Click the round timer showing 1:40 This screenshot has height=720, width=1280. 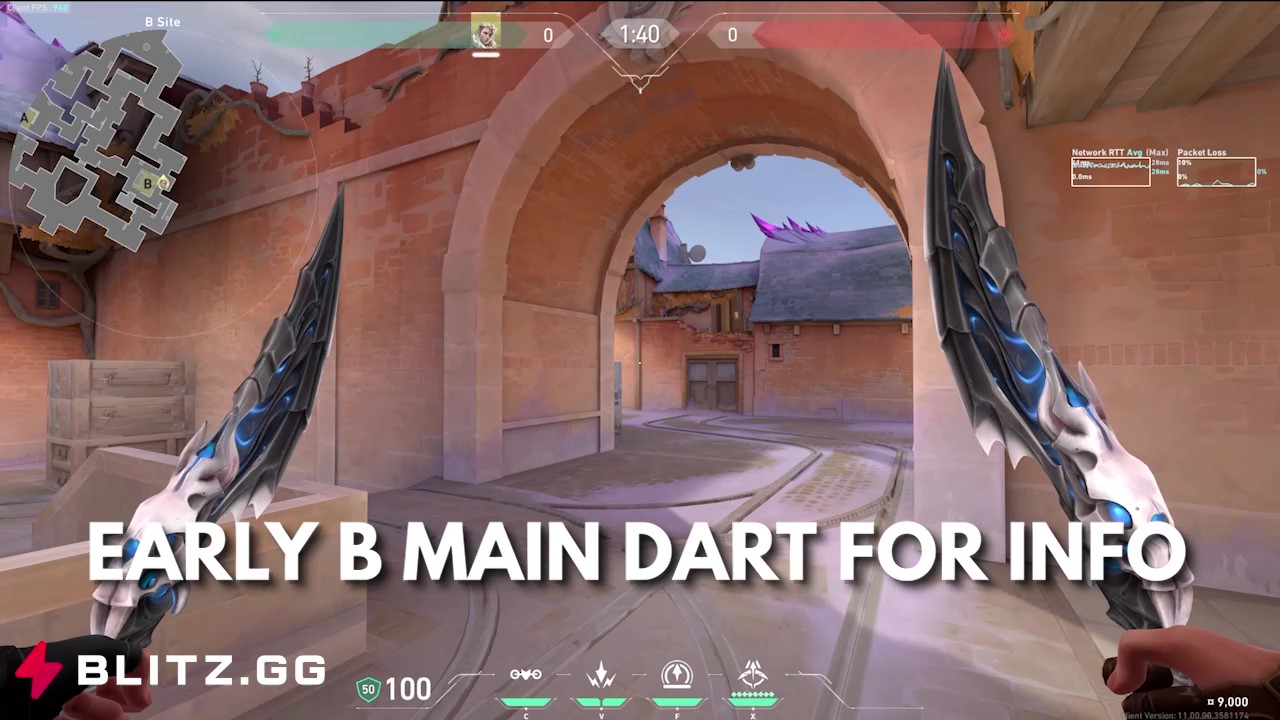(x=639, y=33)
